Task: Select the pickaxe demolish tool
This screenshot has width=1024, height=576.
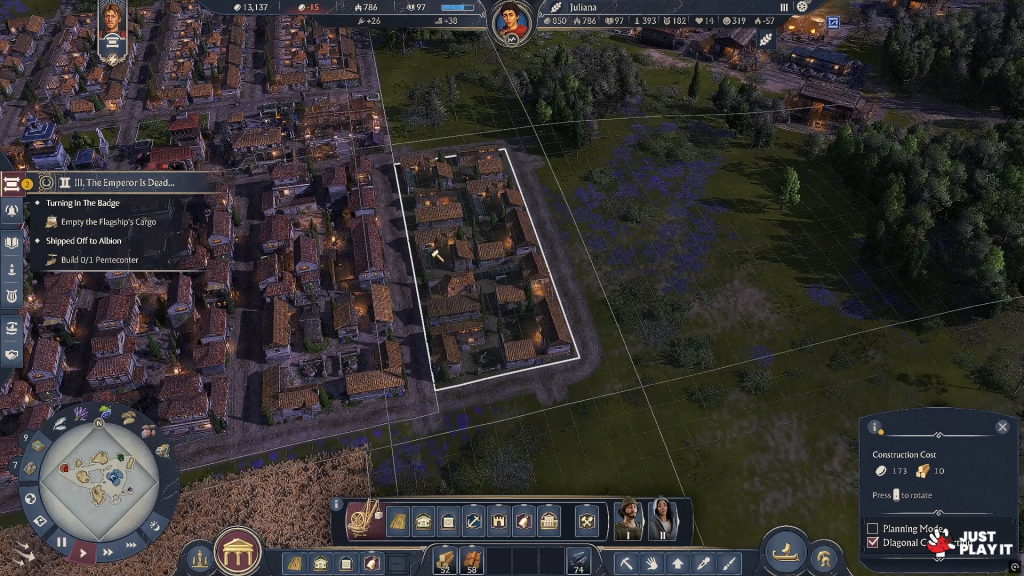Action: [x=626, y=563]
